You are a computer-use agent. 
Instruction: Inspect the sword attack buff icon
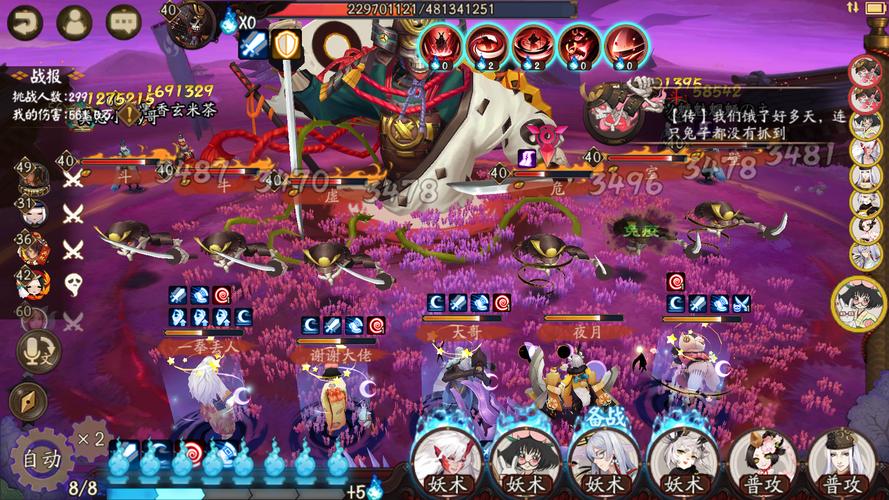click(x=252, y=44)
